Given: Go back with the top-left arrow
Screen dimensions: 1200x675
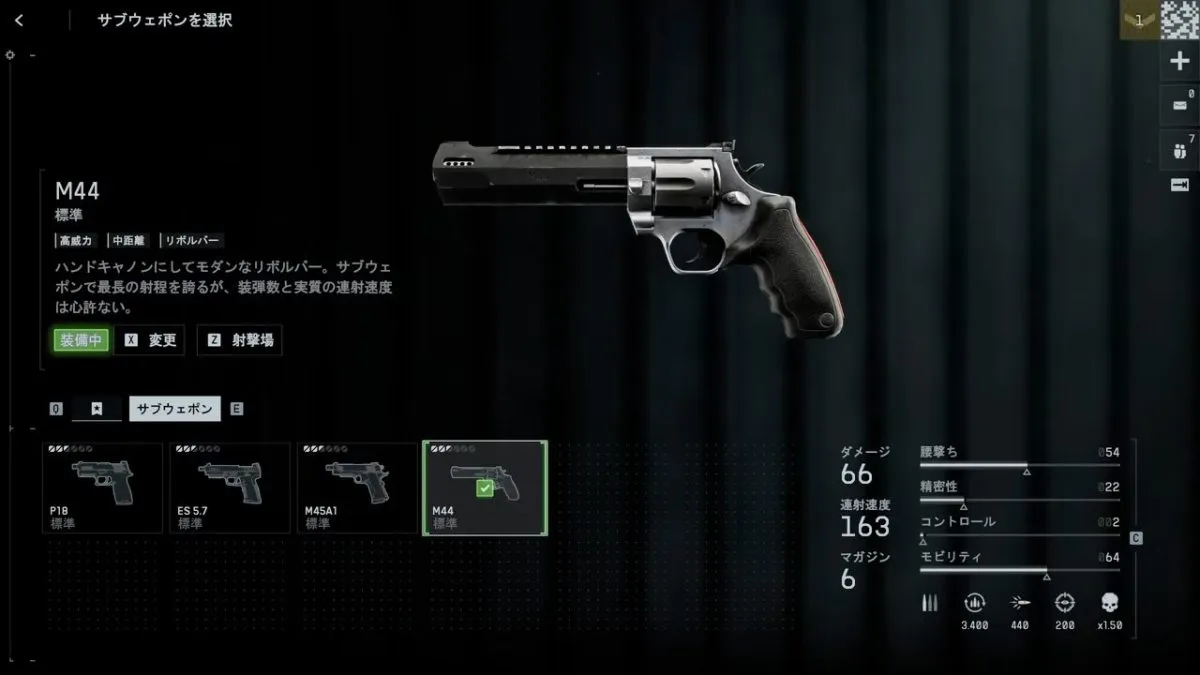Looking at the screenshot, I should [x=20, y=20].
